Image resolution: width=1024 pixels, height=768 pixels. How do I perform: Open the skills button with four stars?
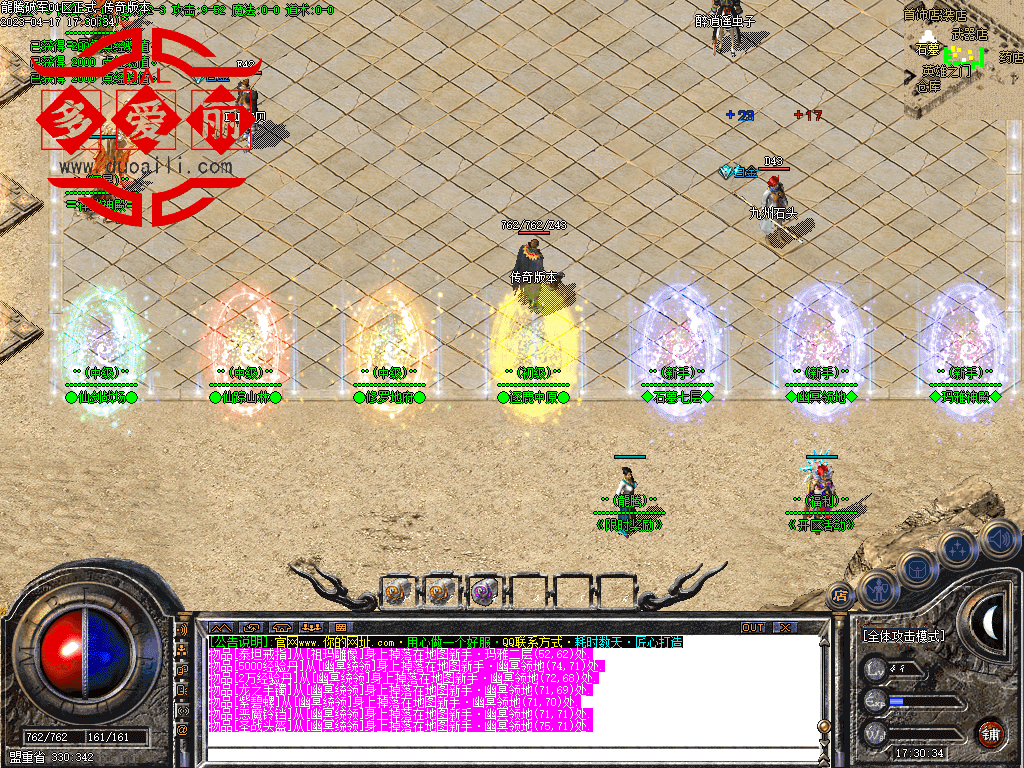tap(957, 549)
